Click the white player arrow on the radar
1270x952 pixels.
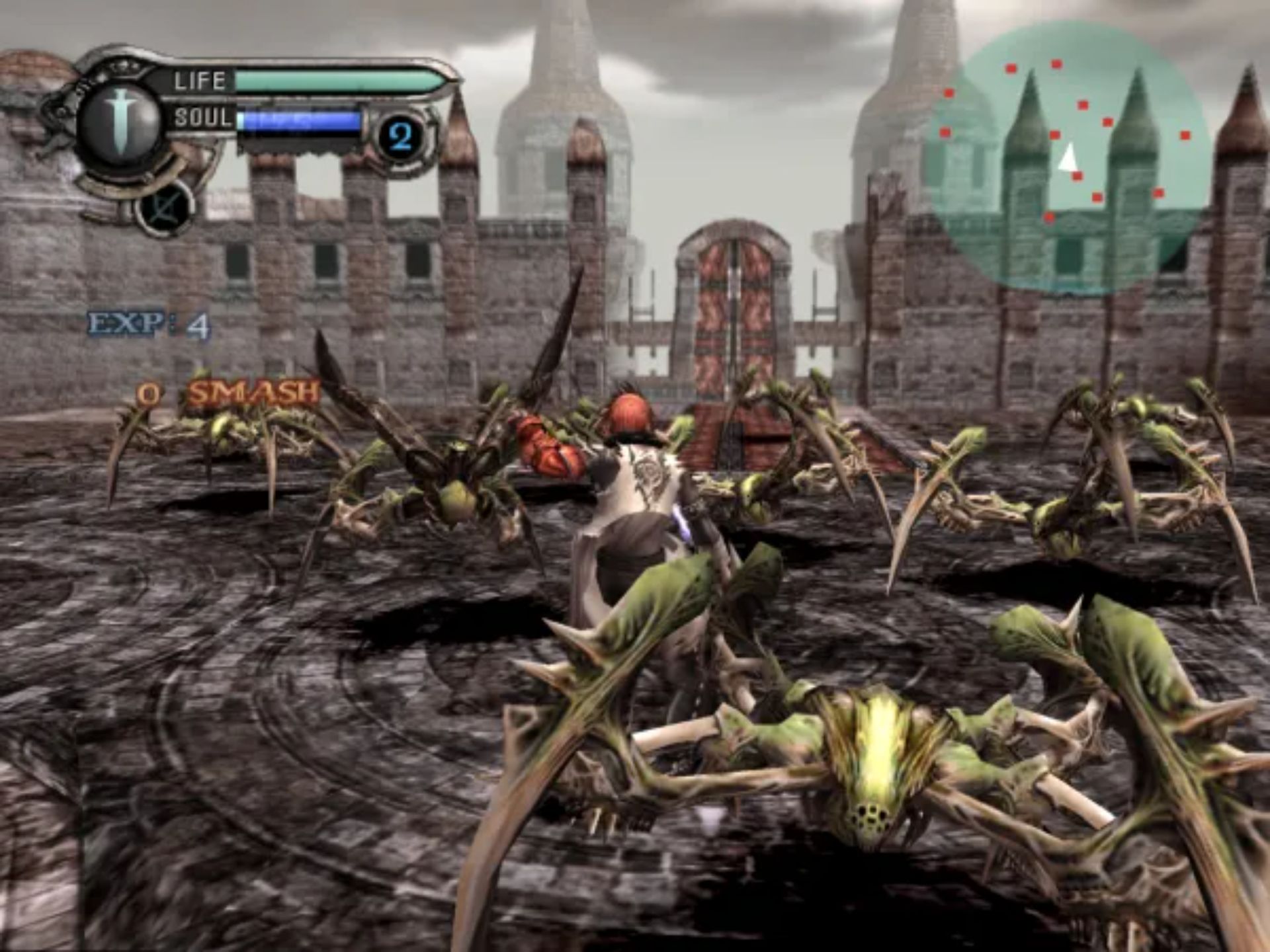[x=1066, y=159]
